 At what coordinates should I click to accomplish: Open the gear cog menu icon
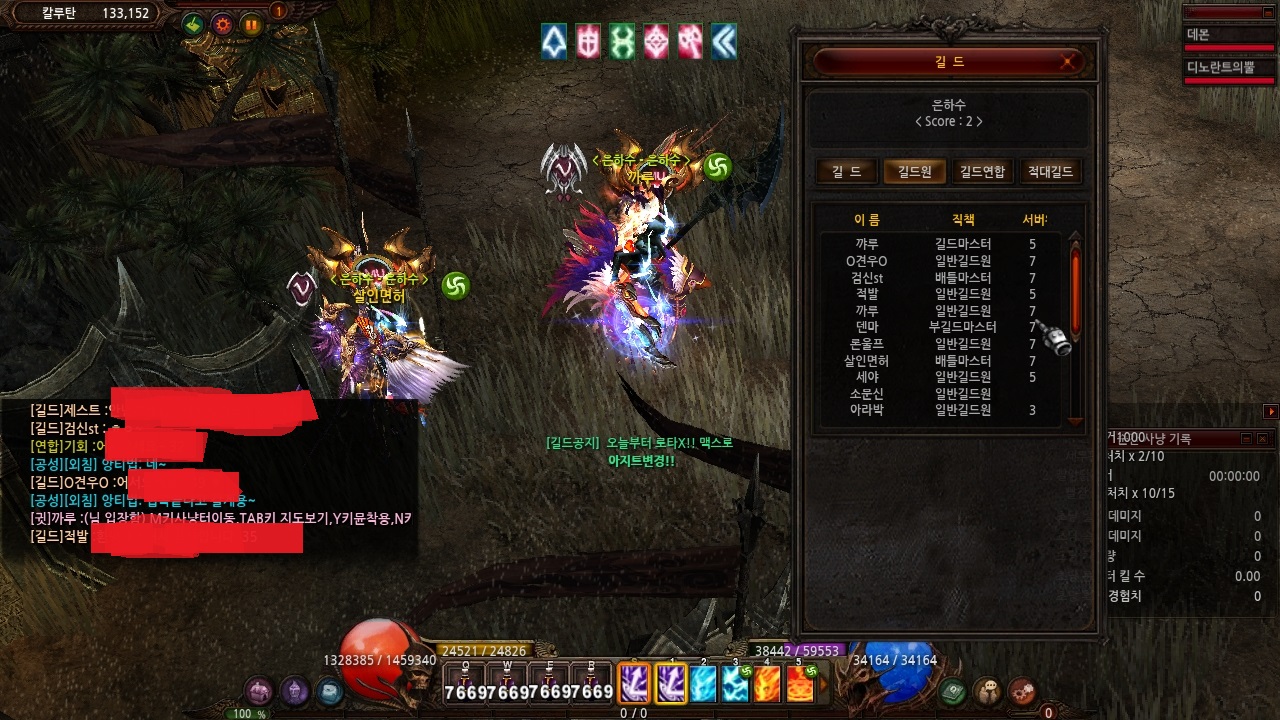click(1021, 690)
